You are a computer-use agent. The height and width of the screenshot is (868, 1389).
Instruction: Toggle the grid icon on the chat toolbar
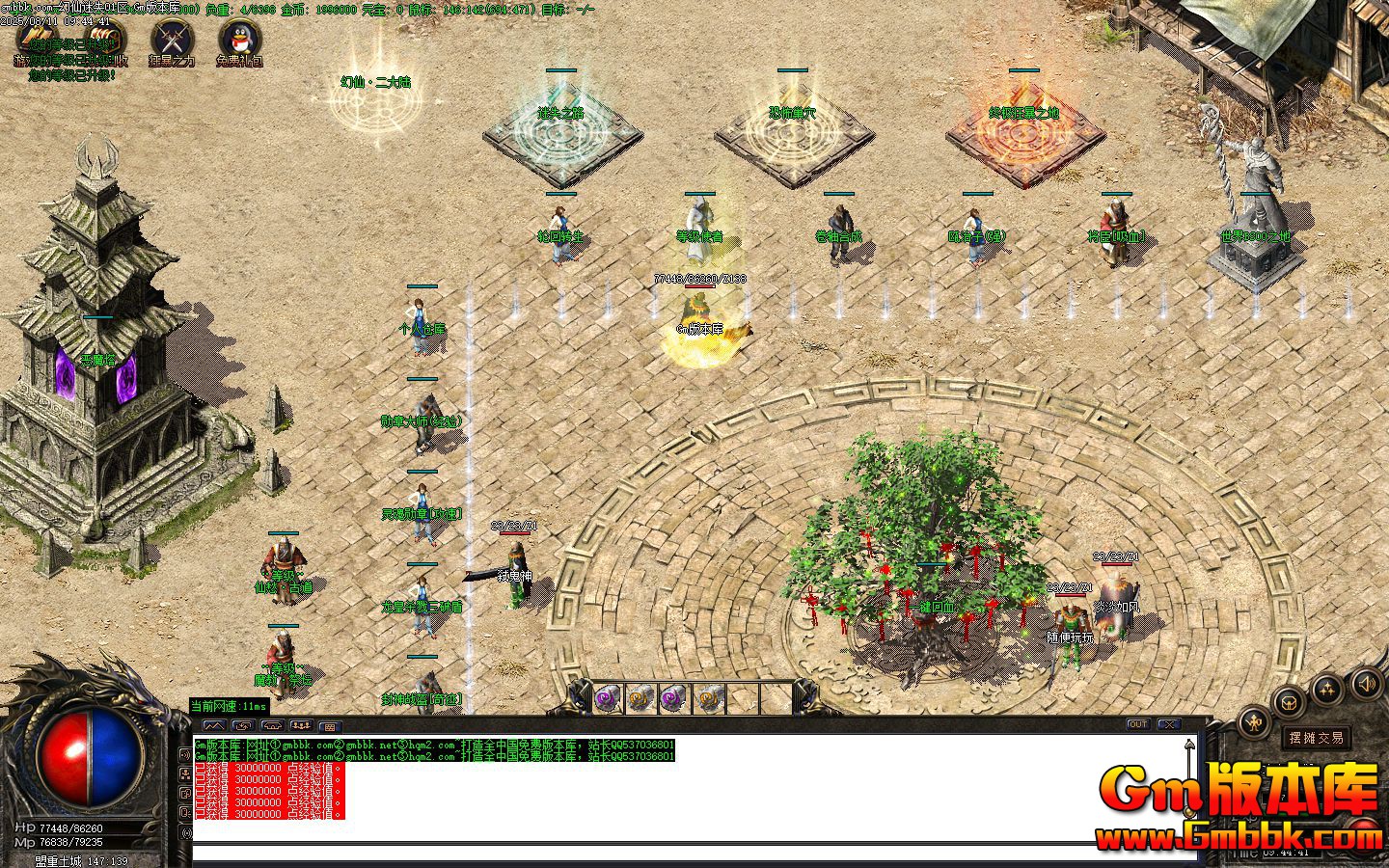(x=330, y=726)
